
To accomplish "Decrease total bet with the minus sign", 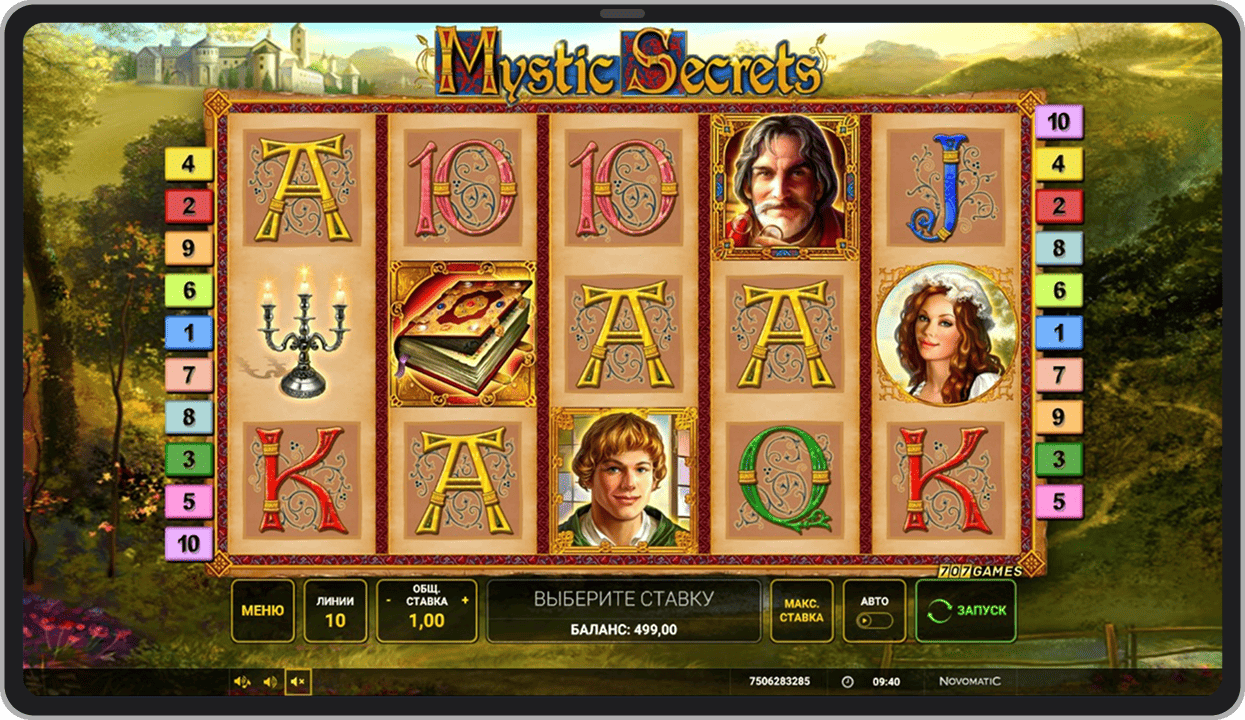I will point(389,601).
